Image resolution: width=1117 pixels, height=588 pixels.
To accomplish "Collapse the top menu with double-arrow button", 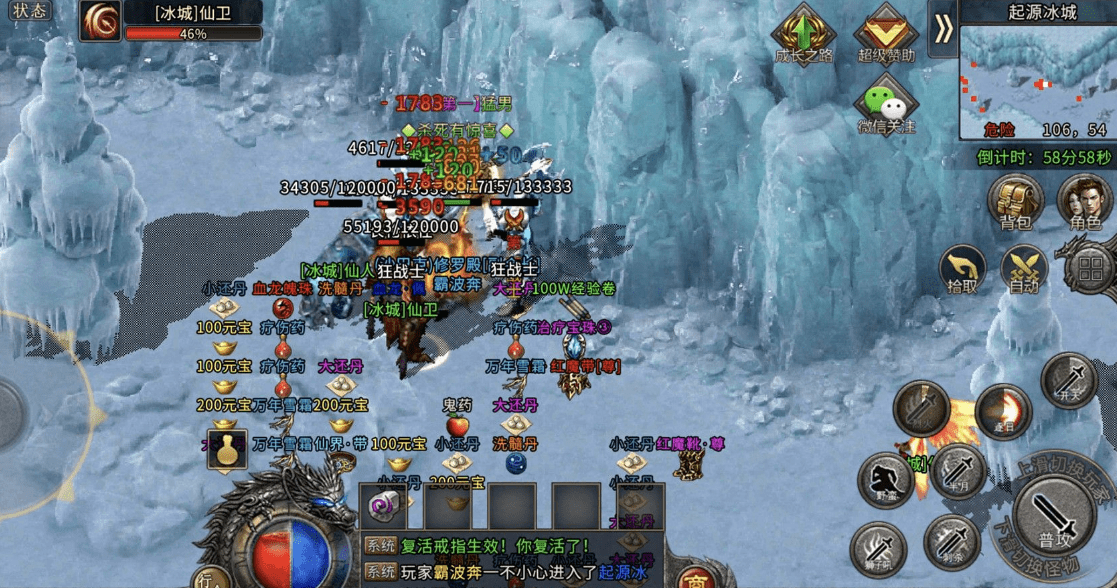I will click(942, 29).
